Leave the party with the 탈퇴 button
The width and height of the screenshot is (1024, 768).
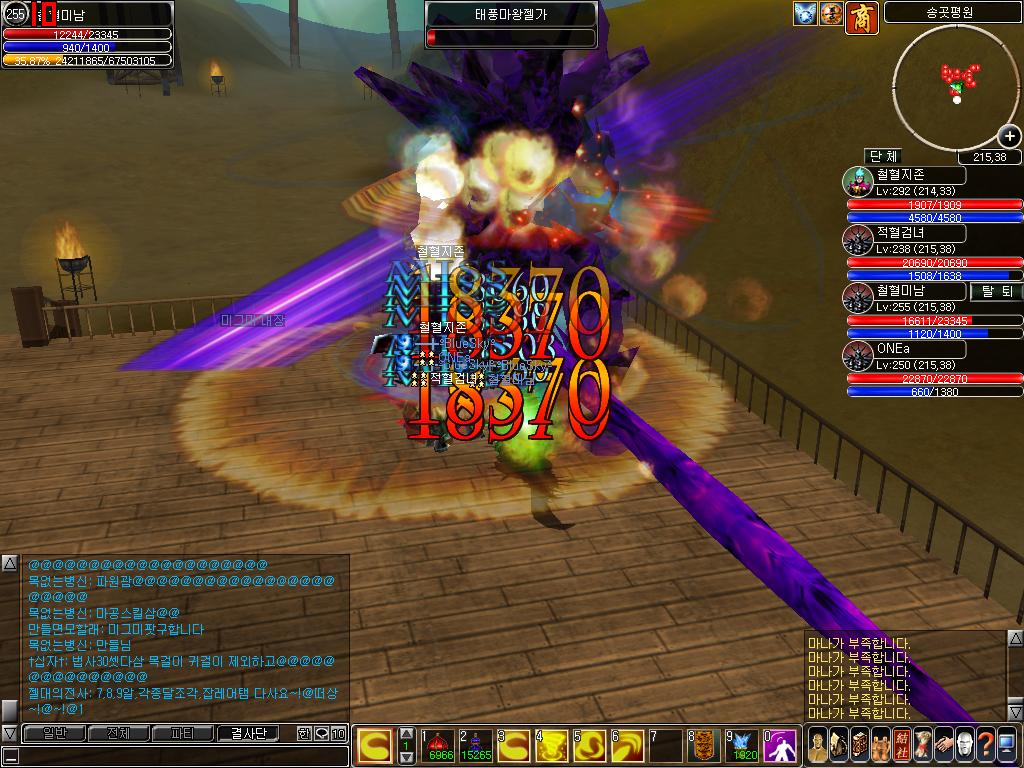click(x=996, y=291)
